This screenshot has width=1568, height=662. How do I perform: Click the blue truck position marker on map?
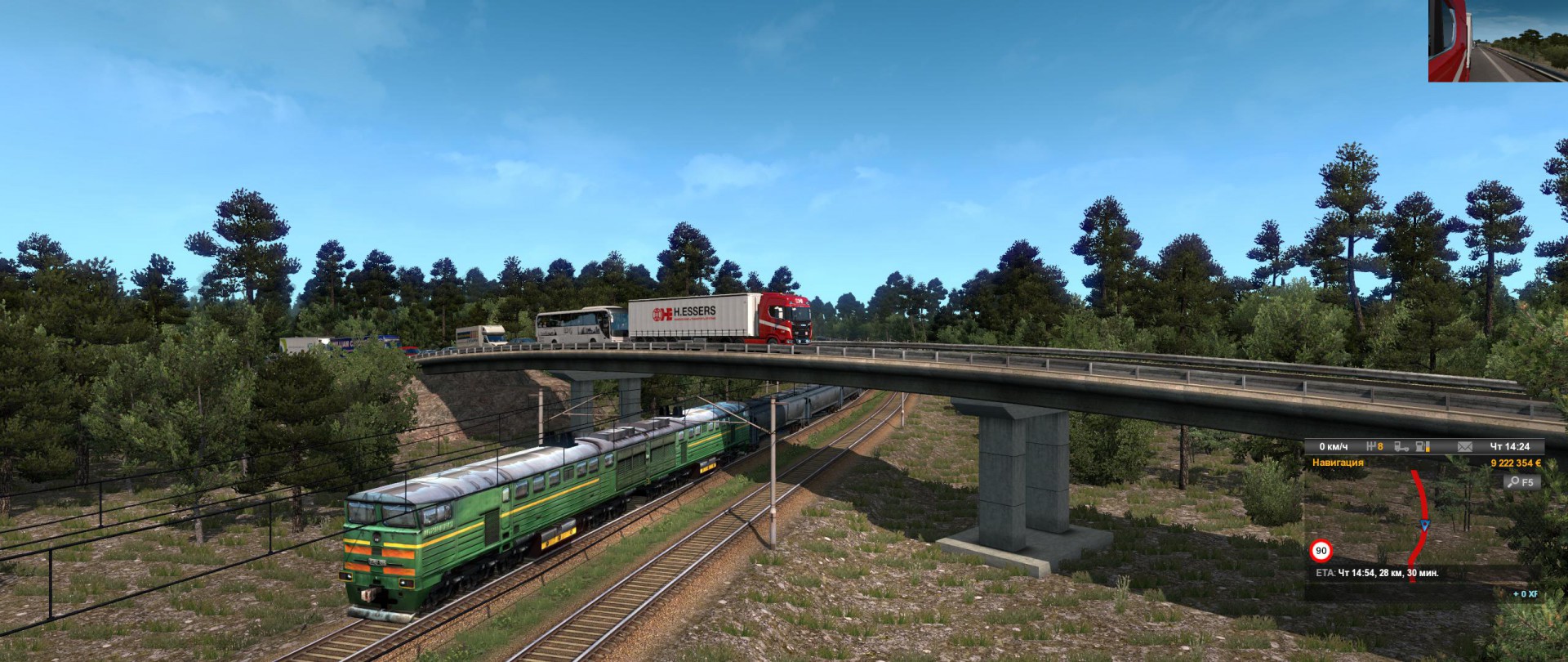click(x=1425, y=526)
